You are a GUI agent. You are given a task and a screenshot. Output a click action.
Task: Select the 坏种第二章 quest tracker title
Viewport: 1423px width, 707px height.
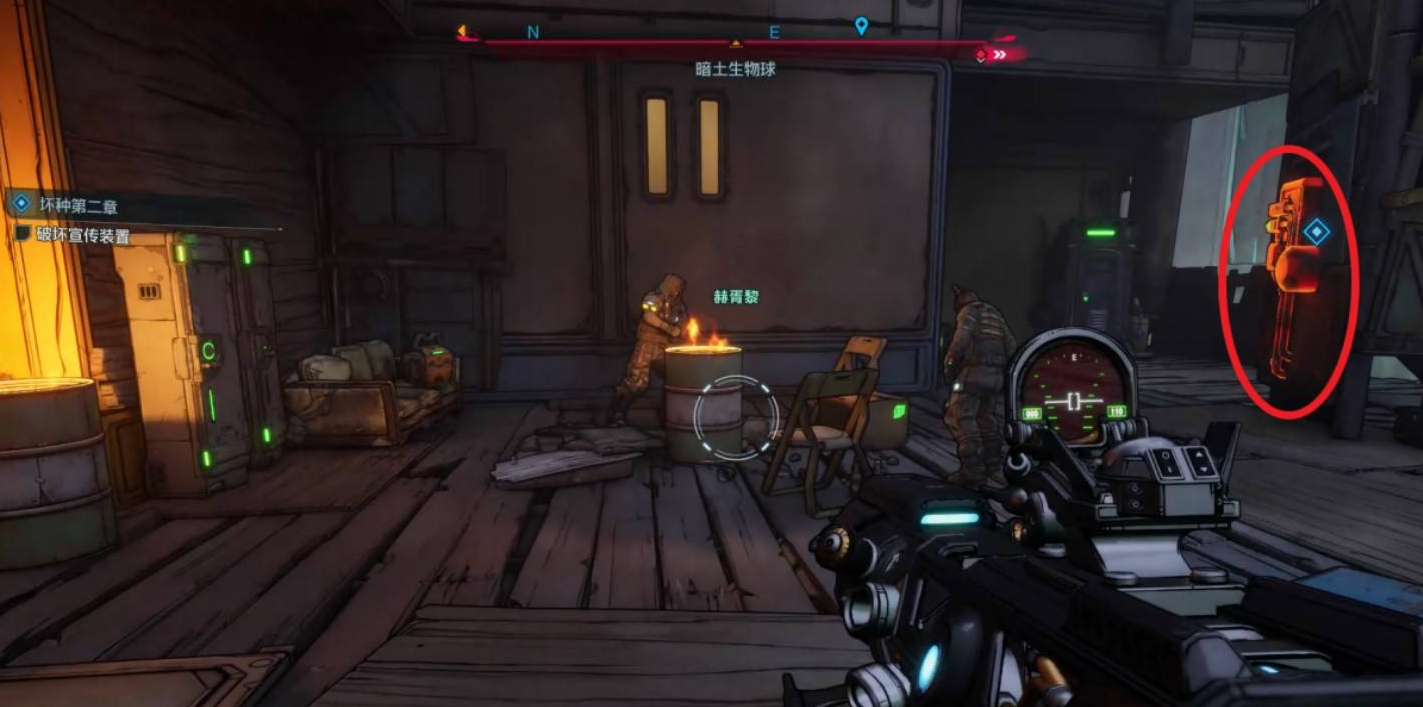[78, 206]
